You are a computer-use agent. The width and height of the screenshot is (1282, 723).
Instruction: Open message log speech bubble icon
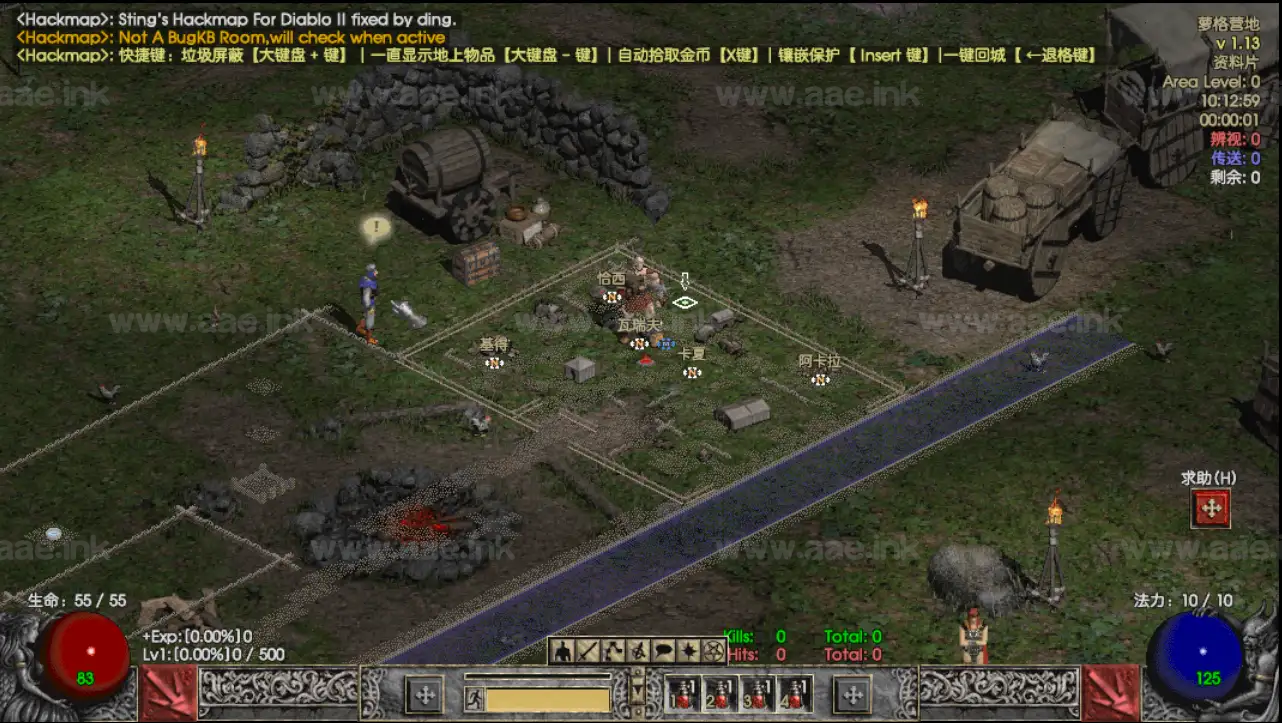[x=663, y=651]
